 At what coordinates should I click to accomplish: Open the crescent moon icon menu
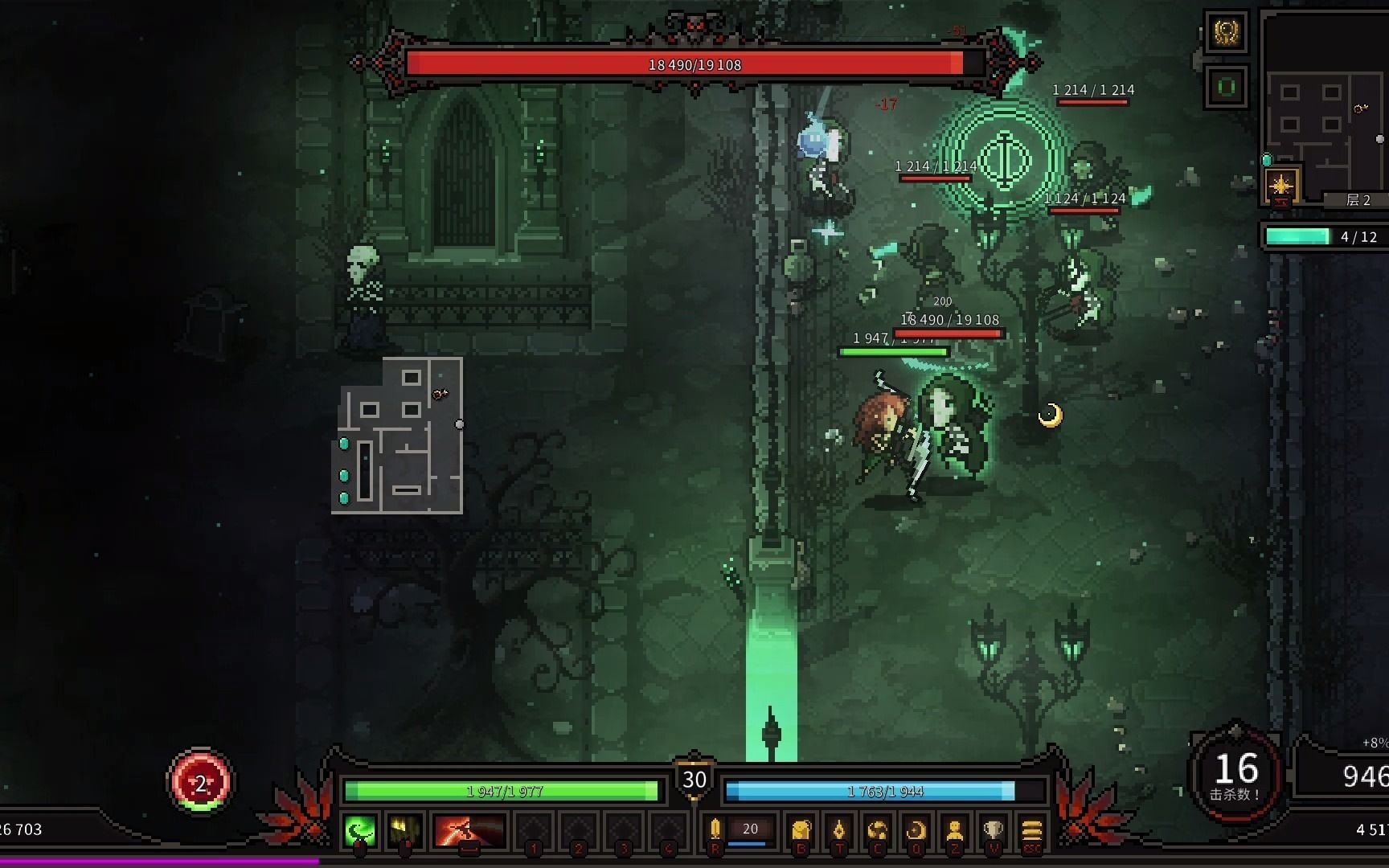(916, 830)
